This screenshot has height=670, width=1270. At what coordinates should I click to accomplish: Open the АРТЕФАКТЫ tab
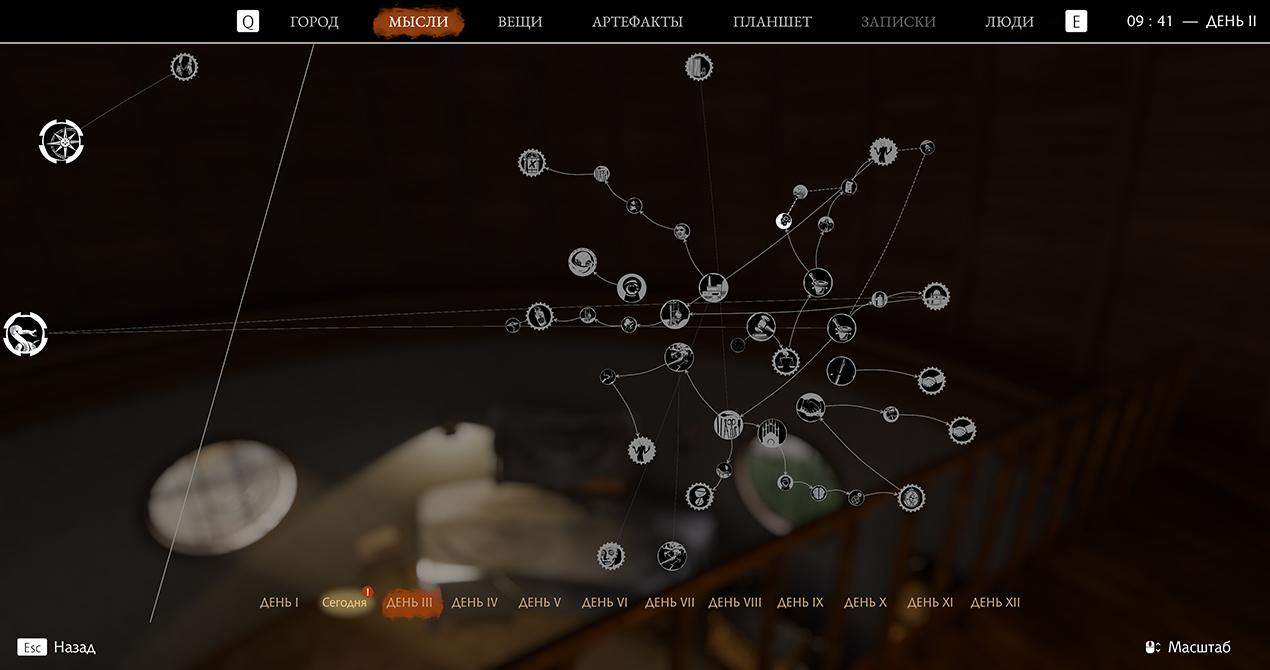637,22
